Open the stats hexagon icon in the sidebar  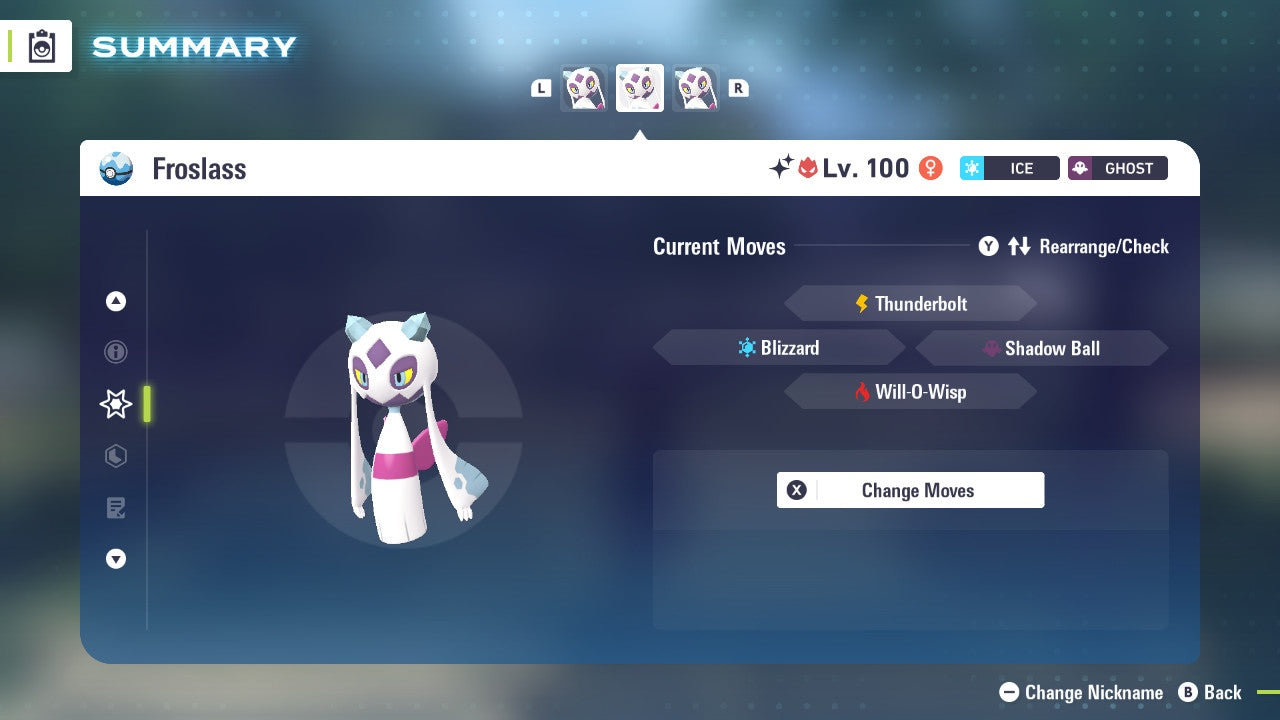[115, 456]
